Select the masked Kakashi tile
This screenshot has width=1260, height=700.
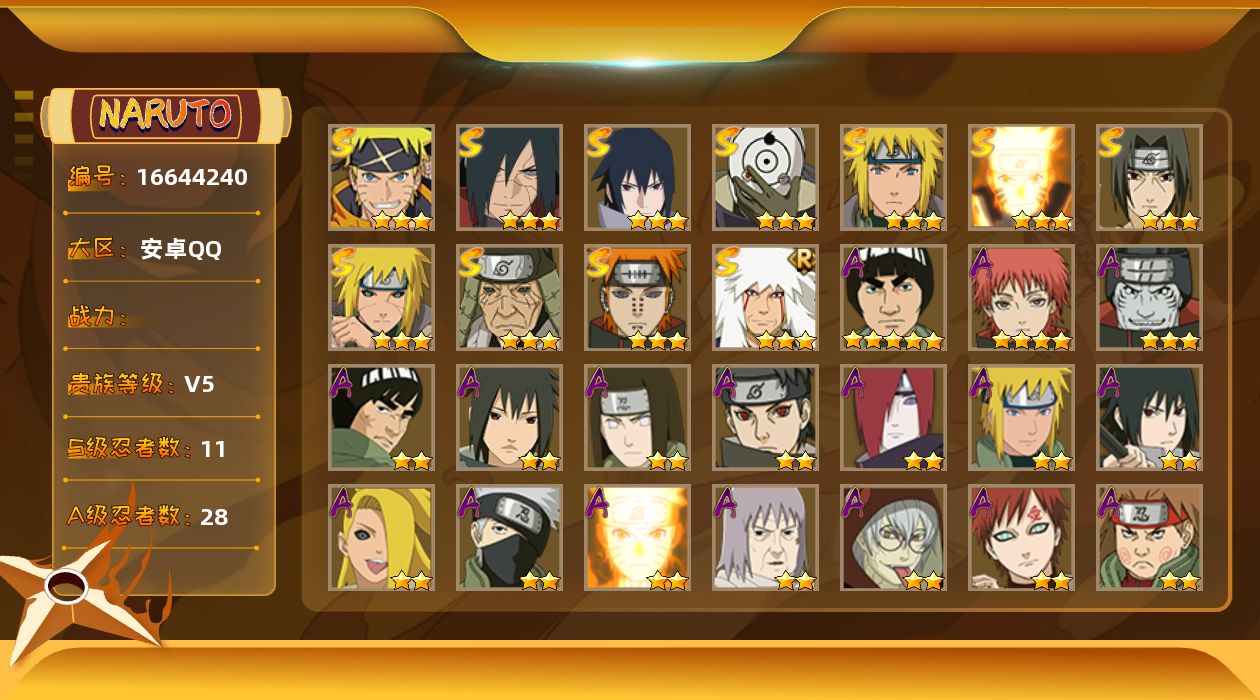click(509, 537)
